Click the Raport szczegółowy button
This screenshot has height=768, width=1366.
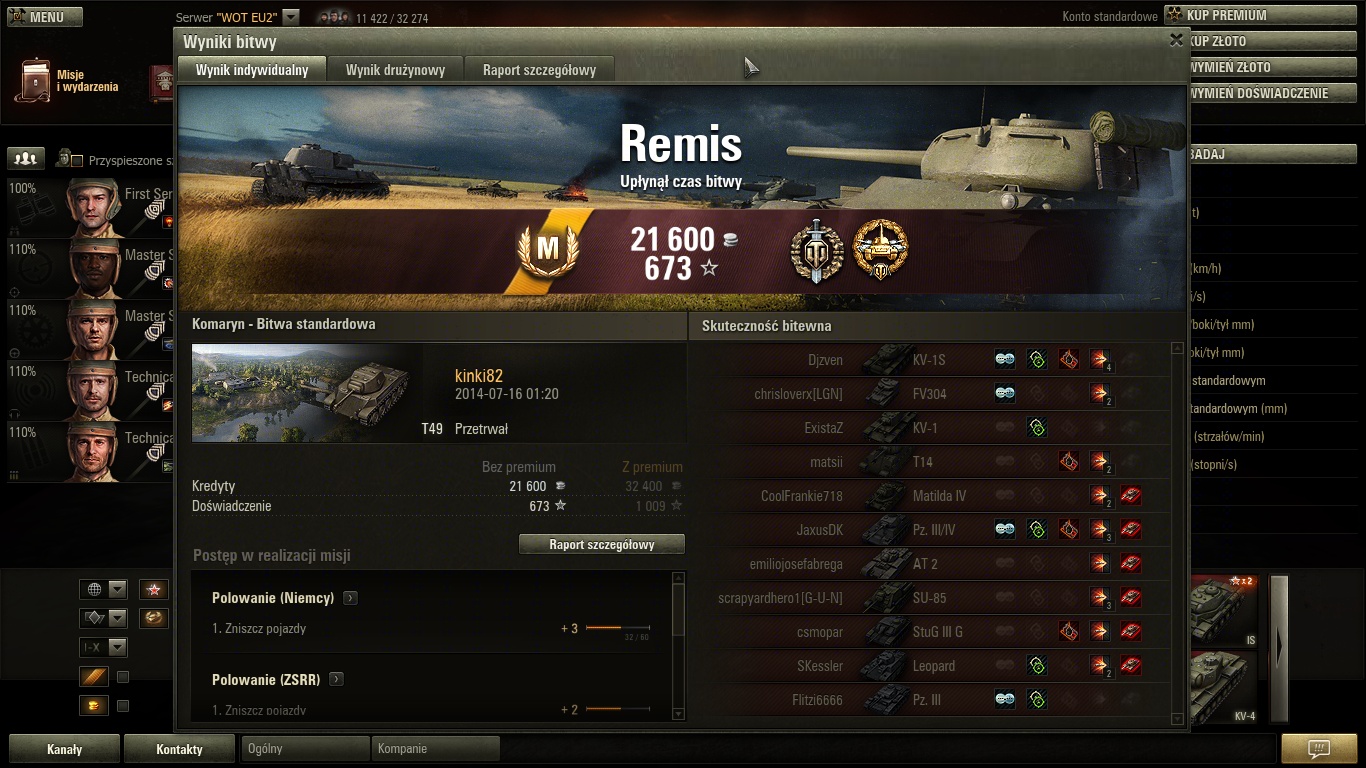pos(602,544)
